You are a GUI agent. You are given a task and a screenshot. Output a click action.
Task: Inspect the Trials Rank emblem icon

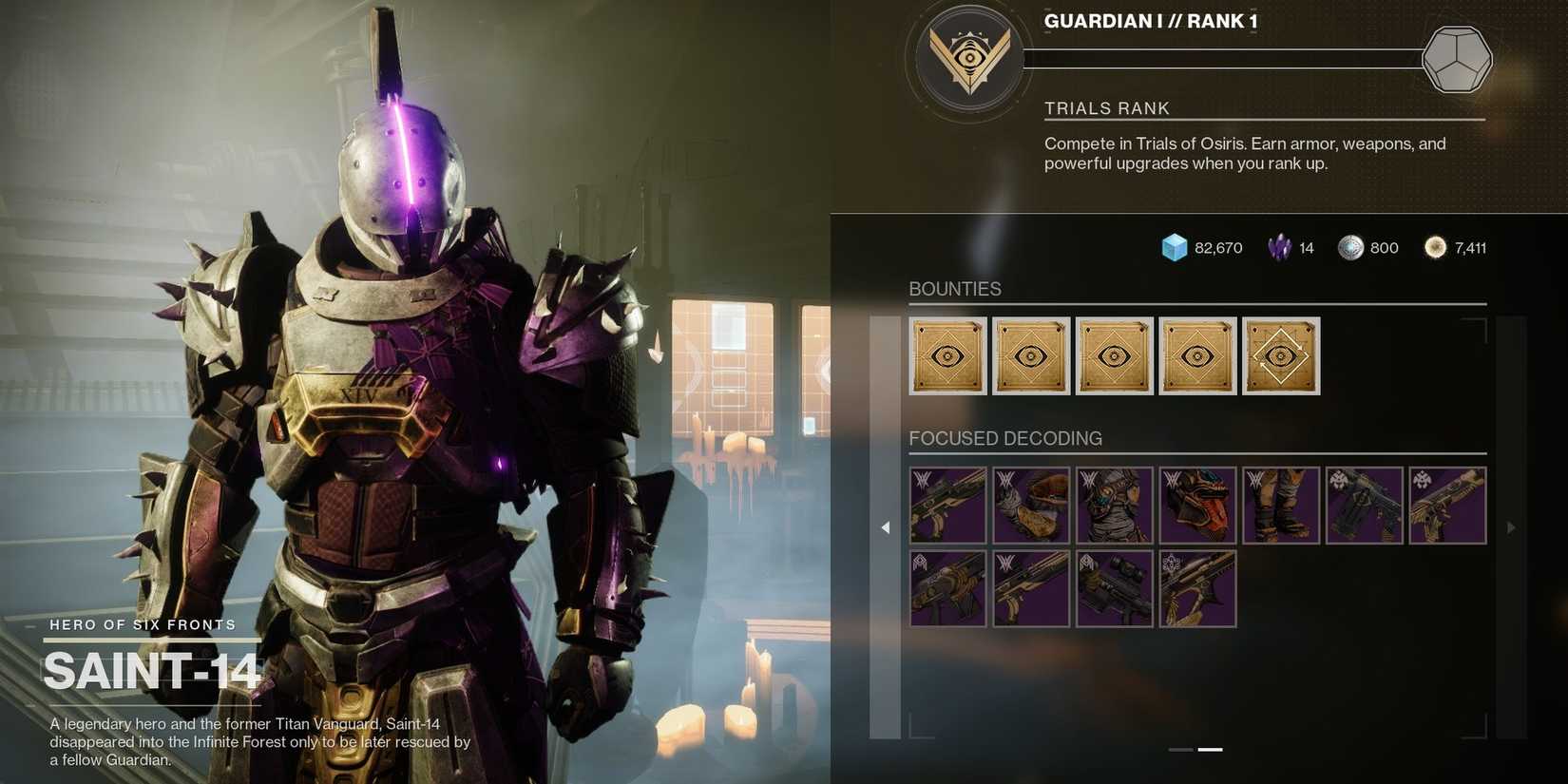(969, 59)
